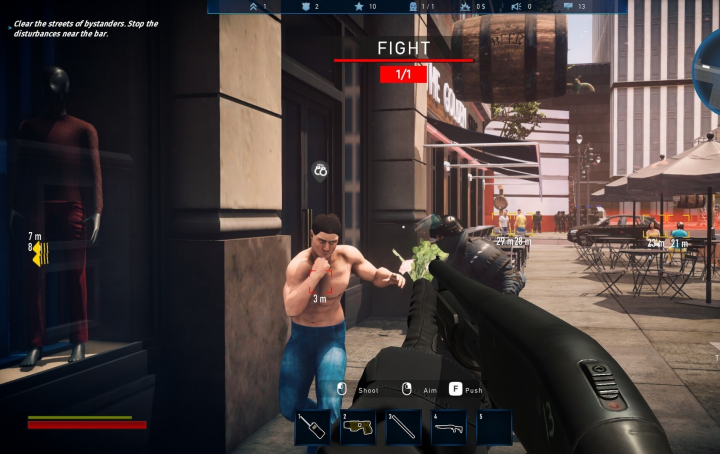720x454 pixels.
Task: Click the police badge icon in top bar
Action: point(305,6)
